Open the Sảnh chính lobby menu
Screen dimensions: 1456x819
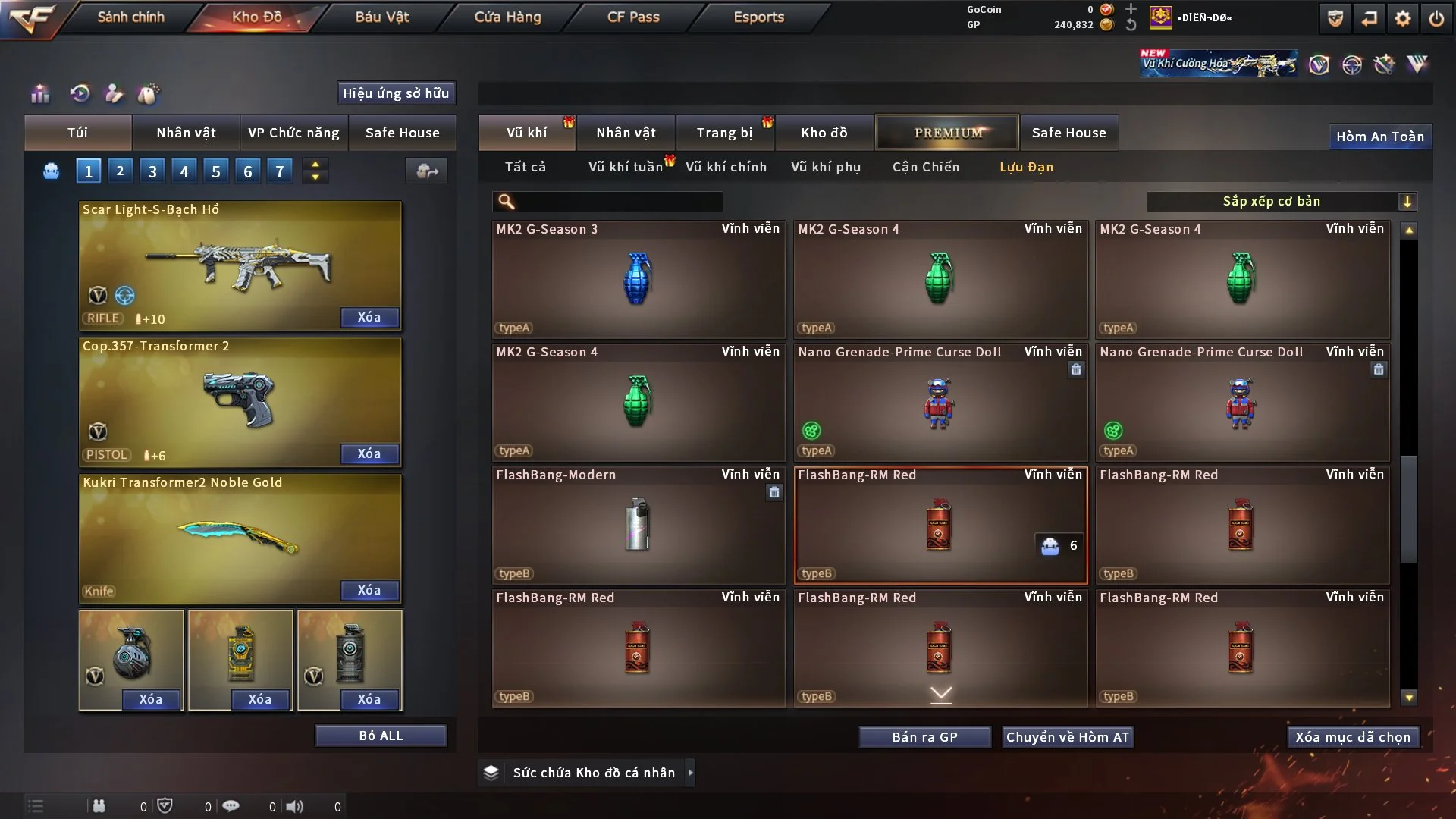click(130, 17)
